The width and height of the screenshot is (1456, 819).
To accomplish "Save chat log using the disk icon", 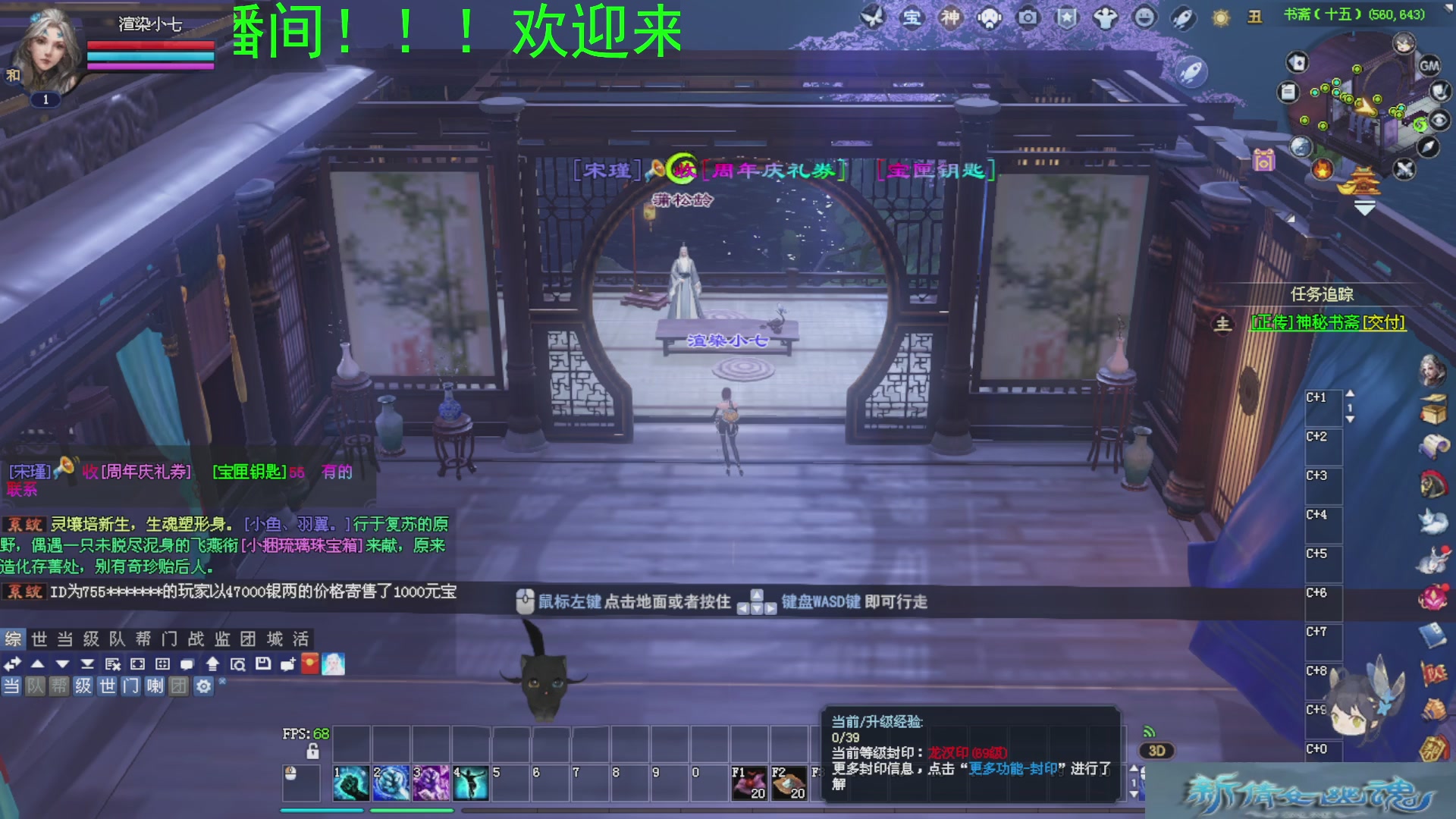I will click(x=263, y=663).
